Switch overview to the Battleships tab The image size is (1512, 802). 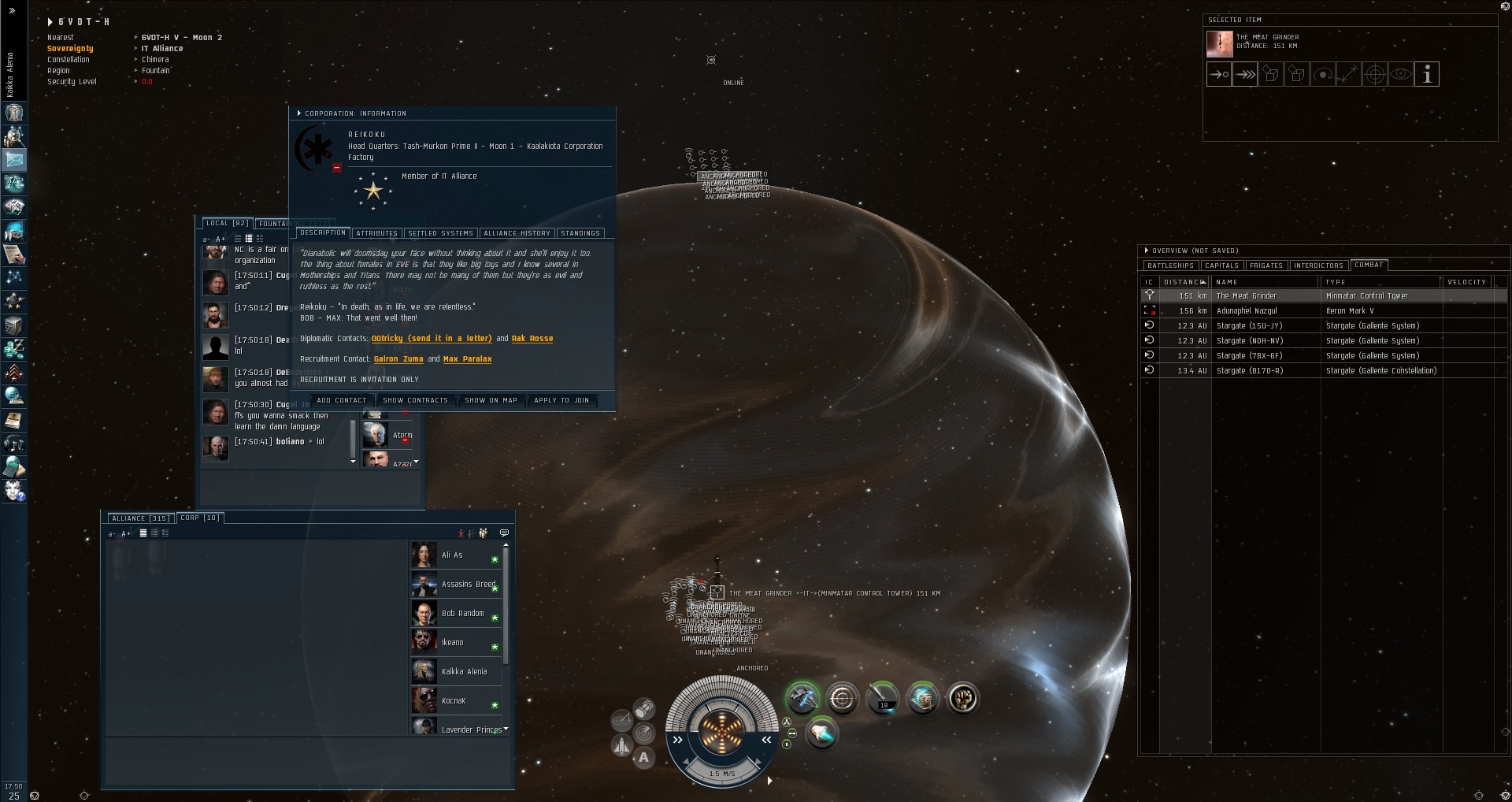point(1170,265)
